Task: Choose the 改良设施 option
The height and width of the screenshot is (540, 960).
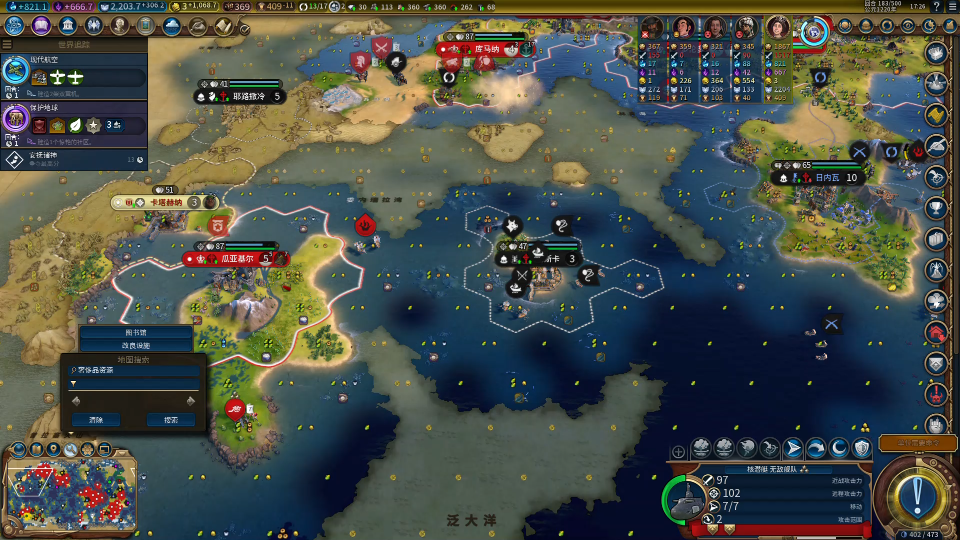Action: click(x=135, y=345)
